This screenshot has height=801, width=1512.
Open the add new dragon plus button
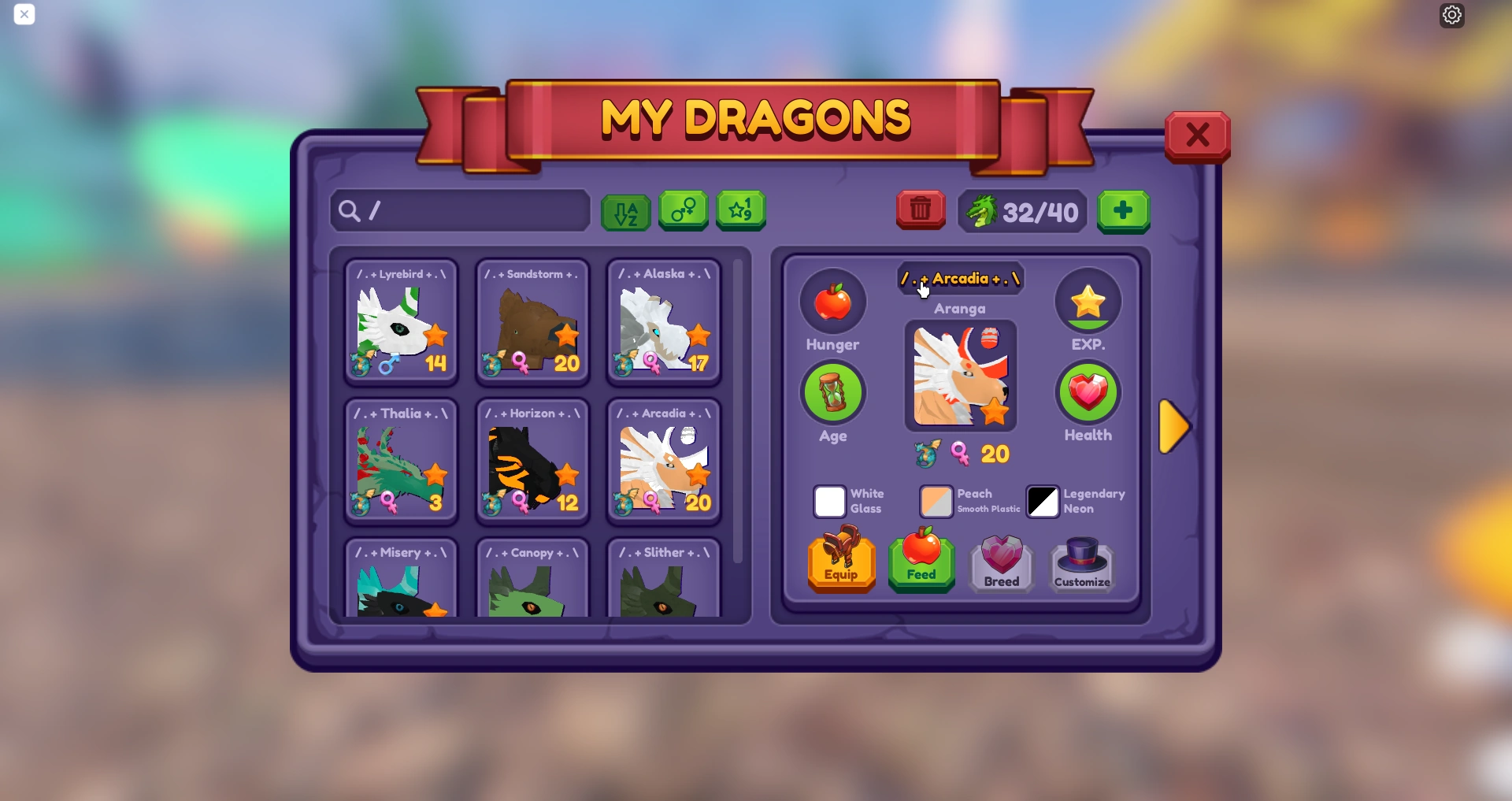[1123, 211]
